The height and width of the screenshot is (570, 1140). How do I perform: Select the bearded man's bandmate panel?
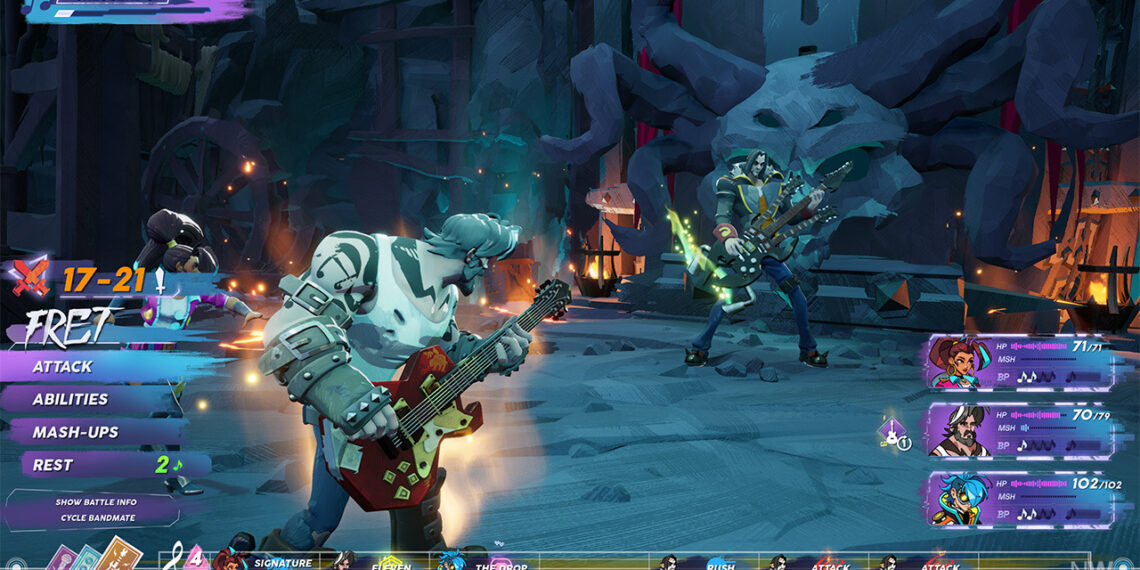(1020, 430)
